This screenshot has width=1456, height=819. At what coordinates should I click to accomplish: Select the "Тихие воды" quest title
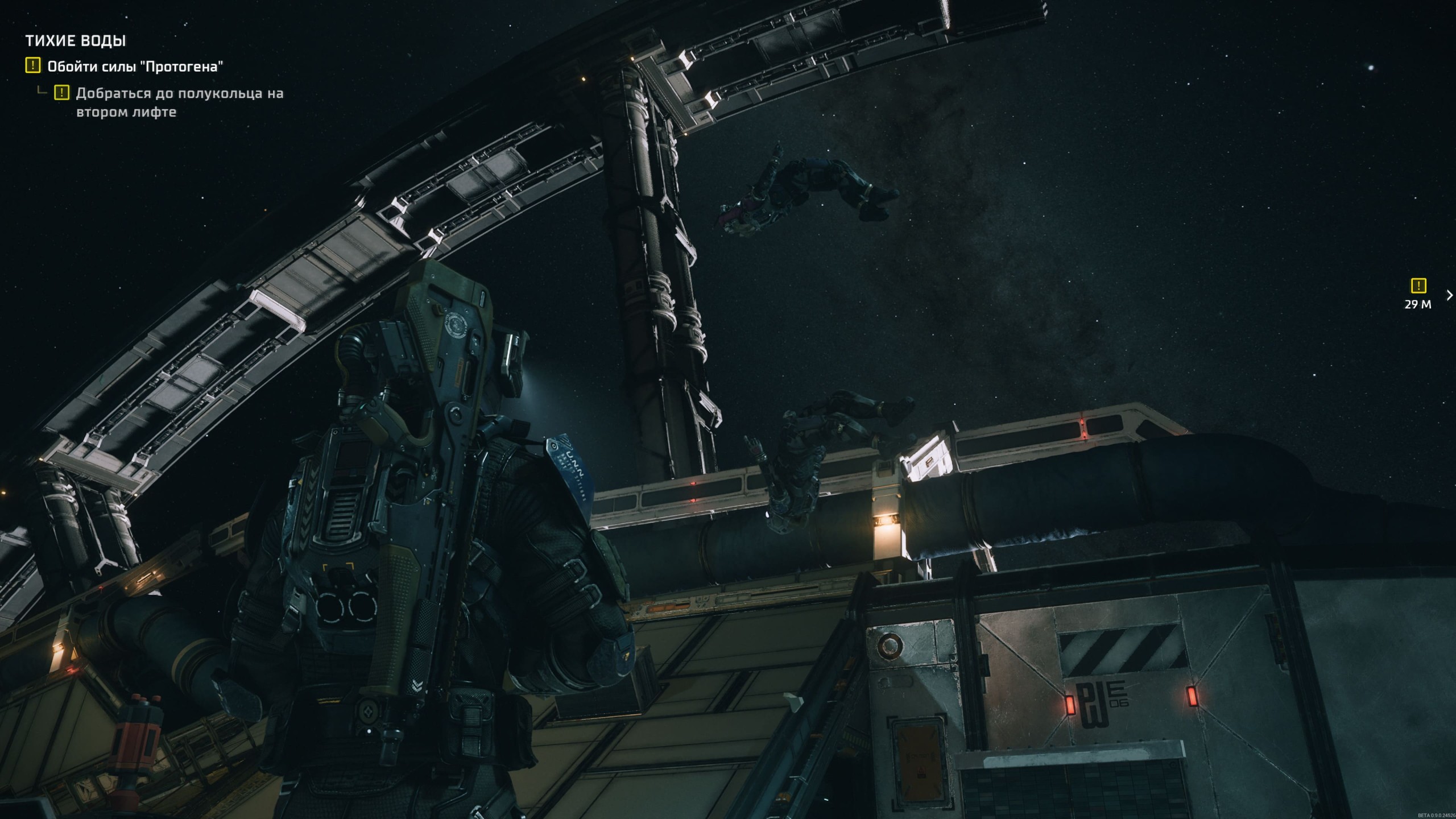[x=76, y=41]
